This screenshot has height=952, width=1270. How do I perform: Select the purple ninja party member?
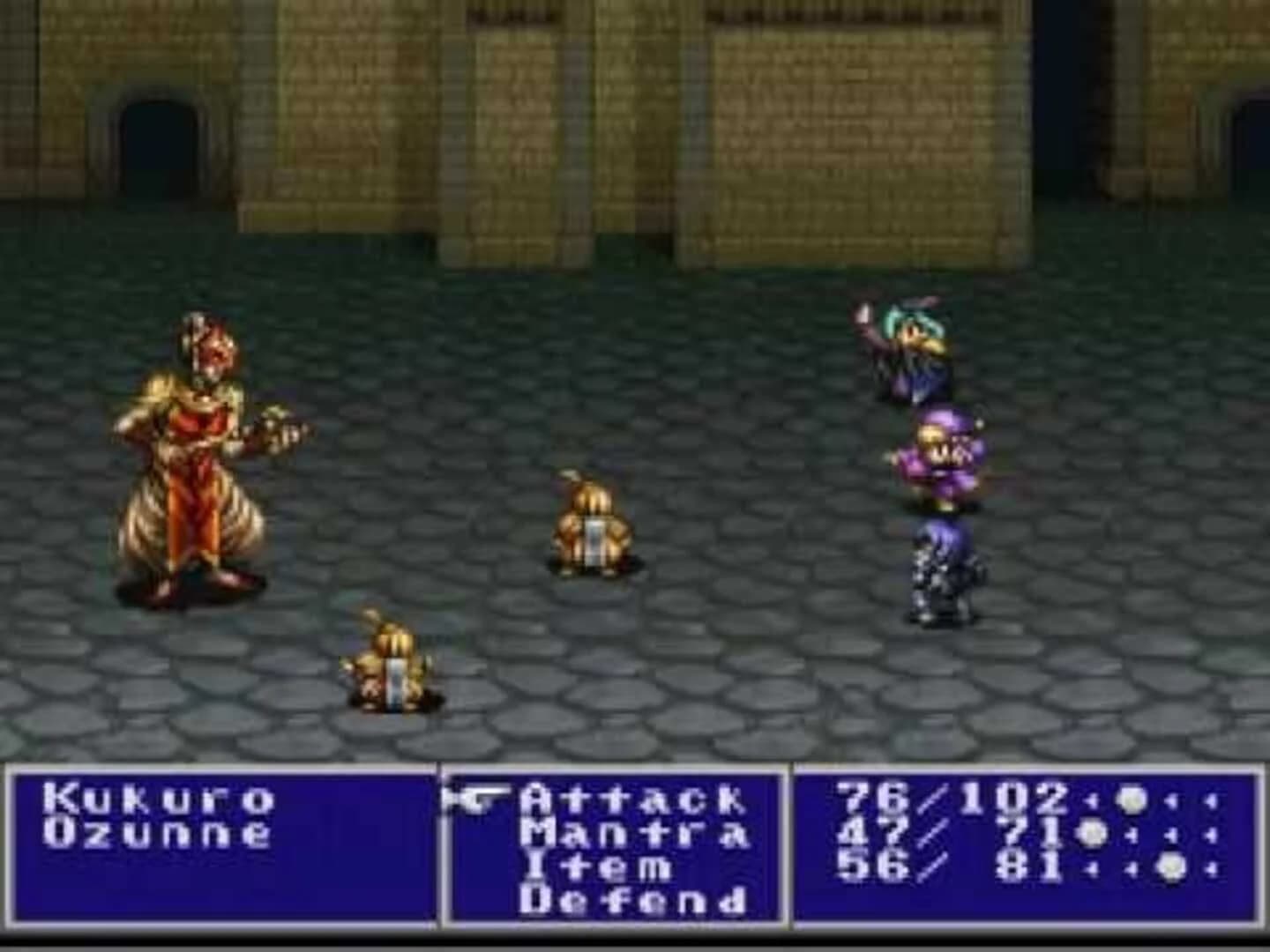pyautogui.click(x=945, y=454)
